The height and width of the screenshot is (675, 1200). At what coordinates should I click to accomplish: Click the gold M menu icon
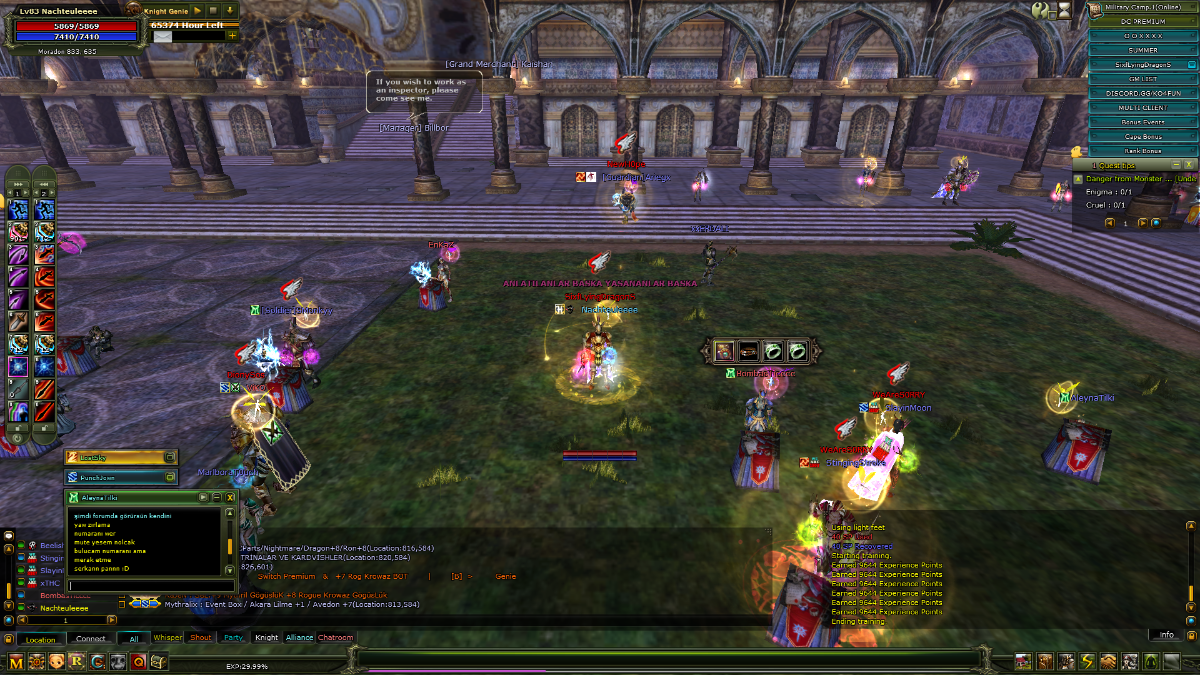coord(16,661)
